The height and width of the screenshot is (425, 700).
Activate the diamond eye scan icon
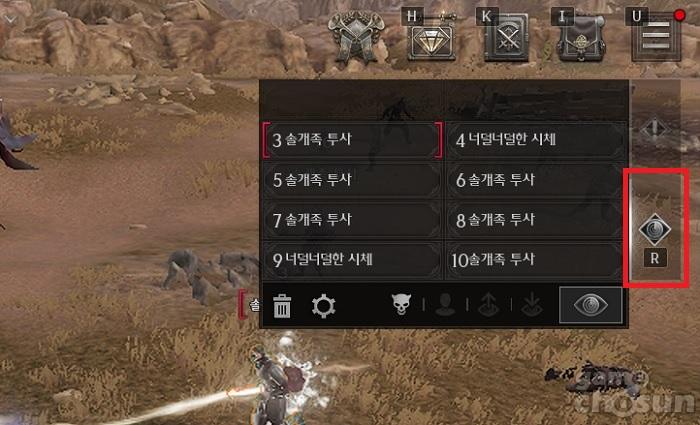tap(654, 230)
